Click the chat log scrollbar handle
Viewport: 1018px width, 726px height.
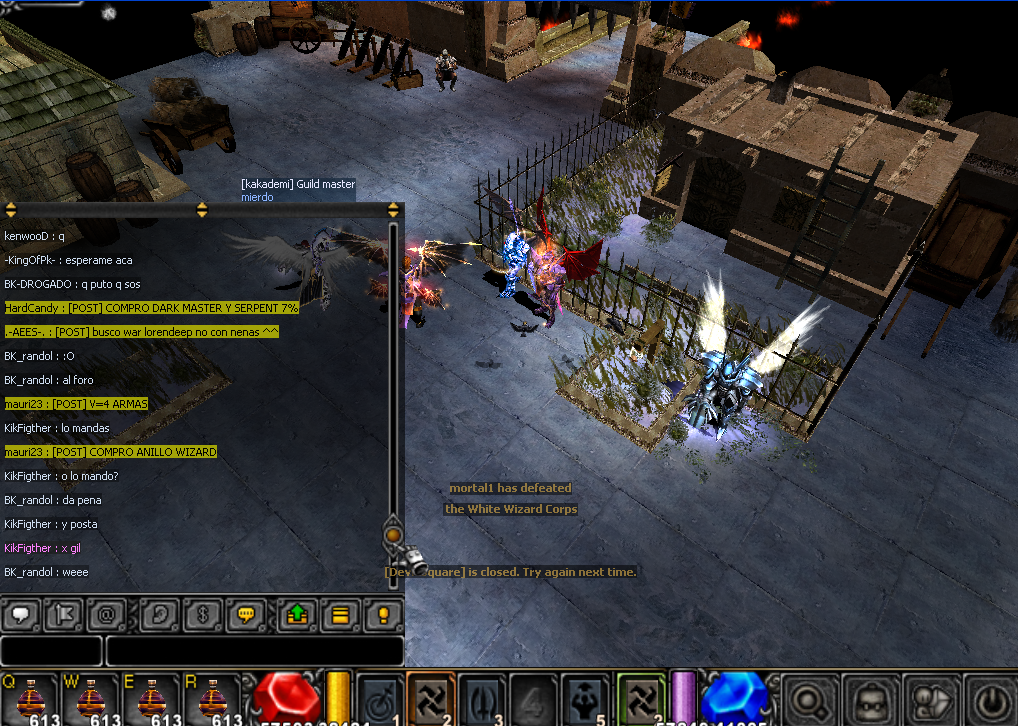coord(393,536)
